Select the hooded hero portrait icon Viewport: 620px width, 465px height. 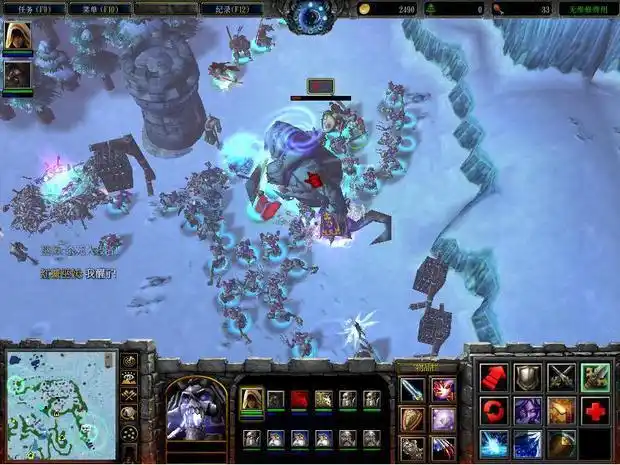[x=17, y=37]
